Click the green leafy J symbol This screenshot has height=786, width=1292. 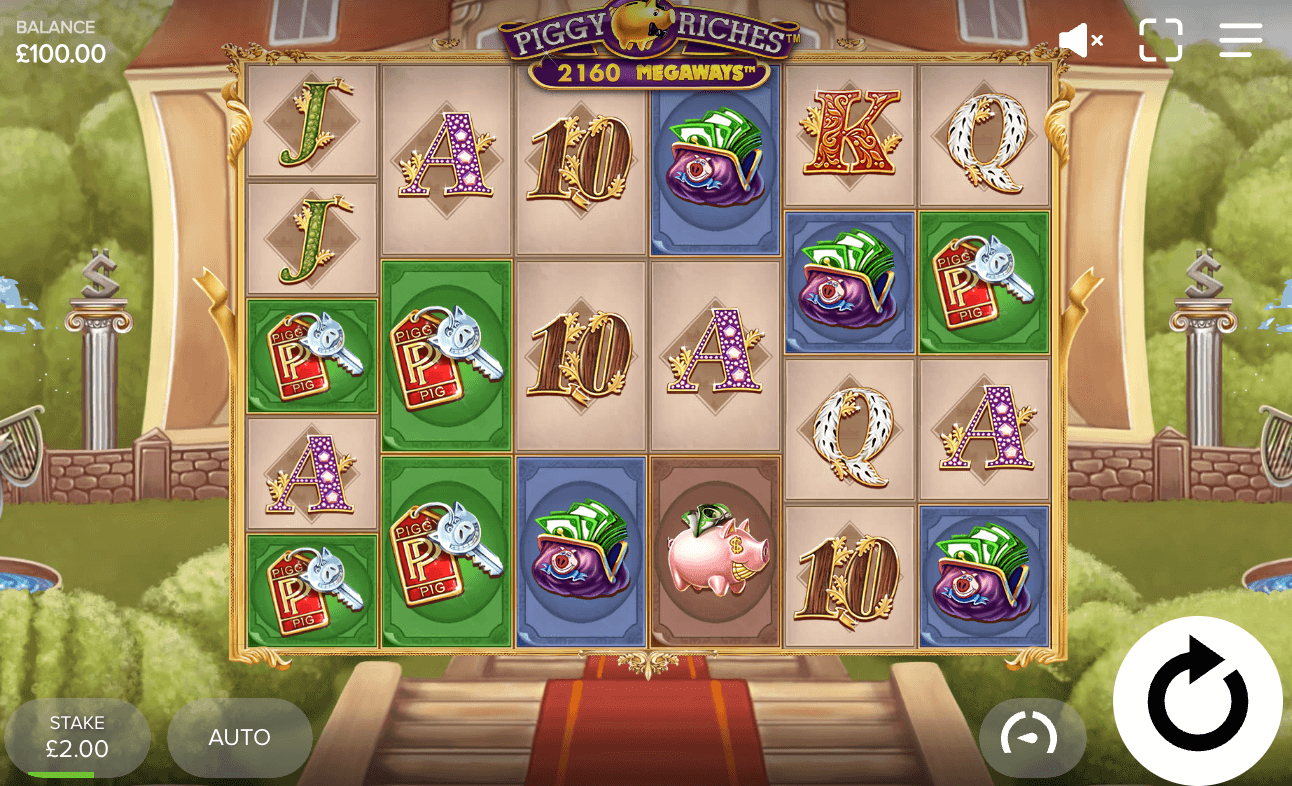click(x=312, y=120)
